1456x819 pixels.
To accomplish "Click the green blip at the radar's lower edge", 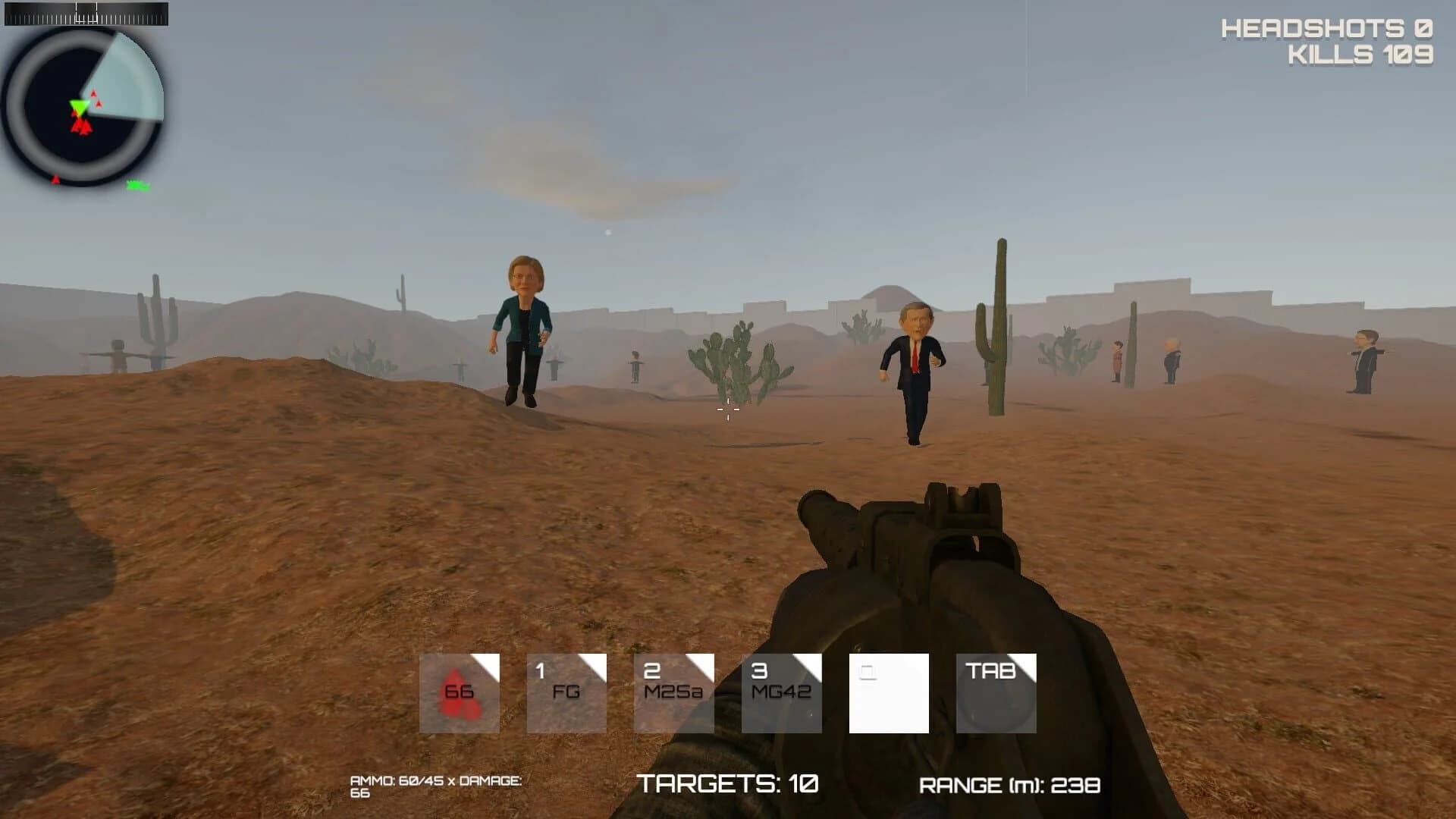I will [135, 184].
